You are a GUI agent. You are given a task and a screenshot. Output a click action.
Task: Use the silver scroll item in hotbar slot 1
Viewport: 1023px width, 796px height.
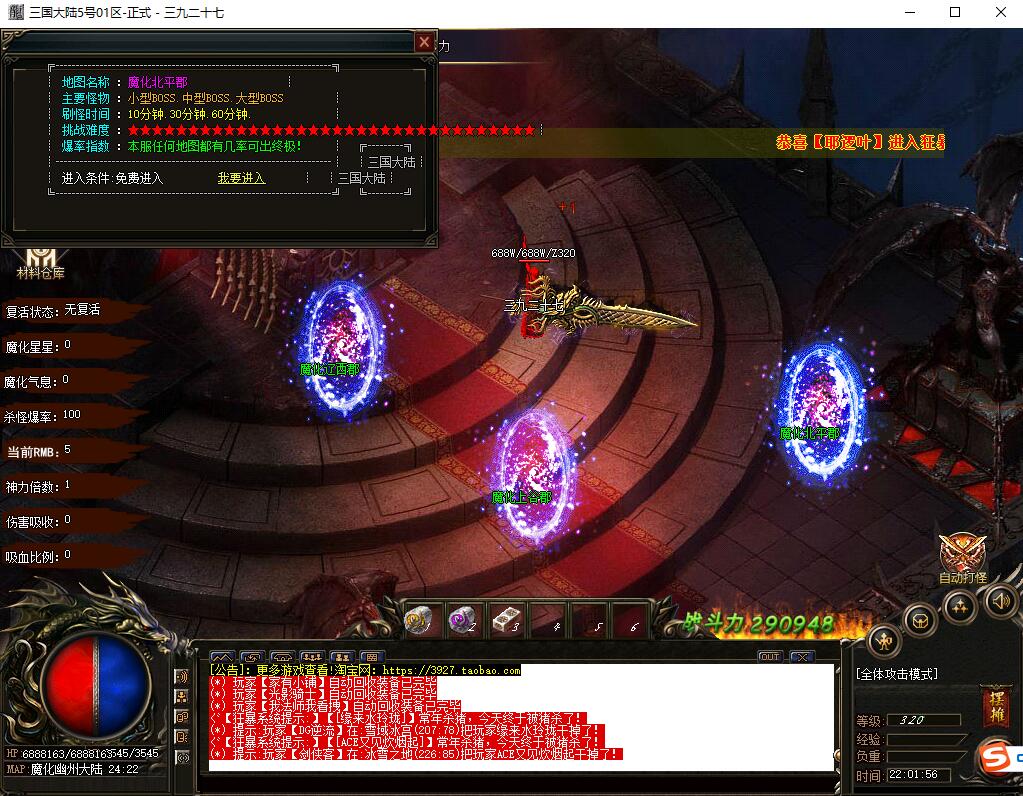[420, 621]
